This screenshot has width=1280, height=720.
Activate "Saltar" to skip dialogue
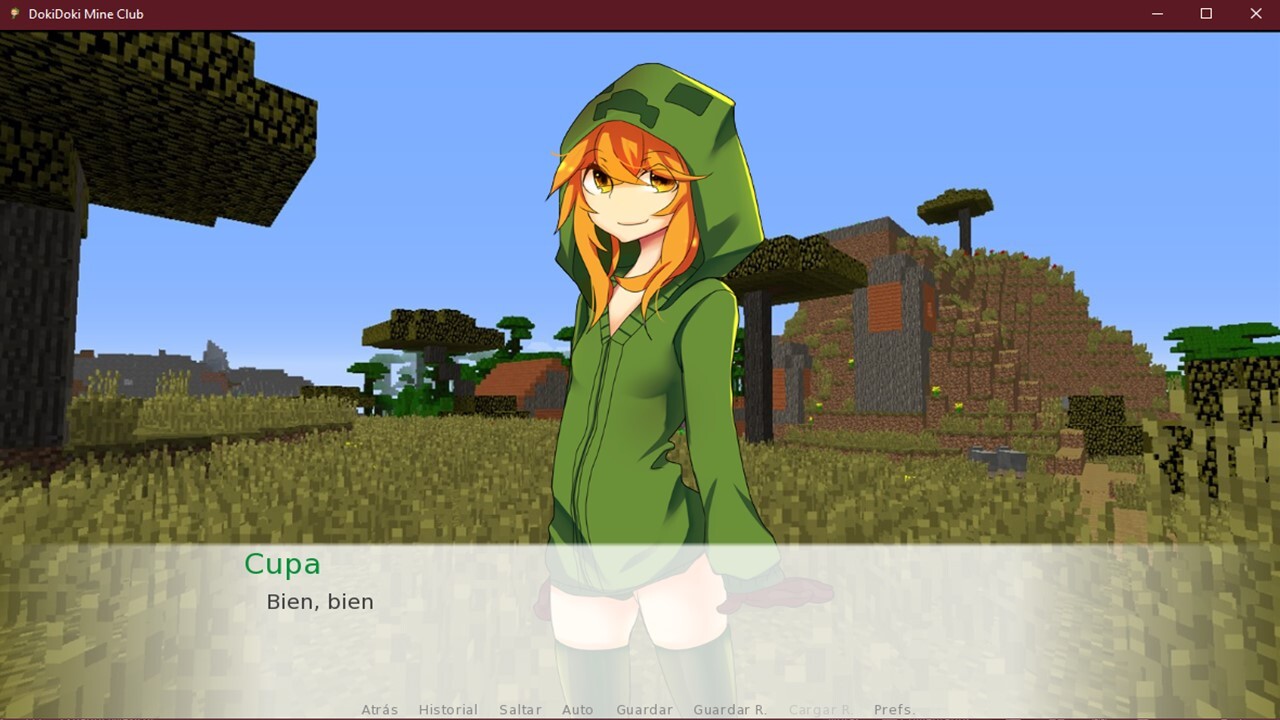519,709
